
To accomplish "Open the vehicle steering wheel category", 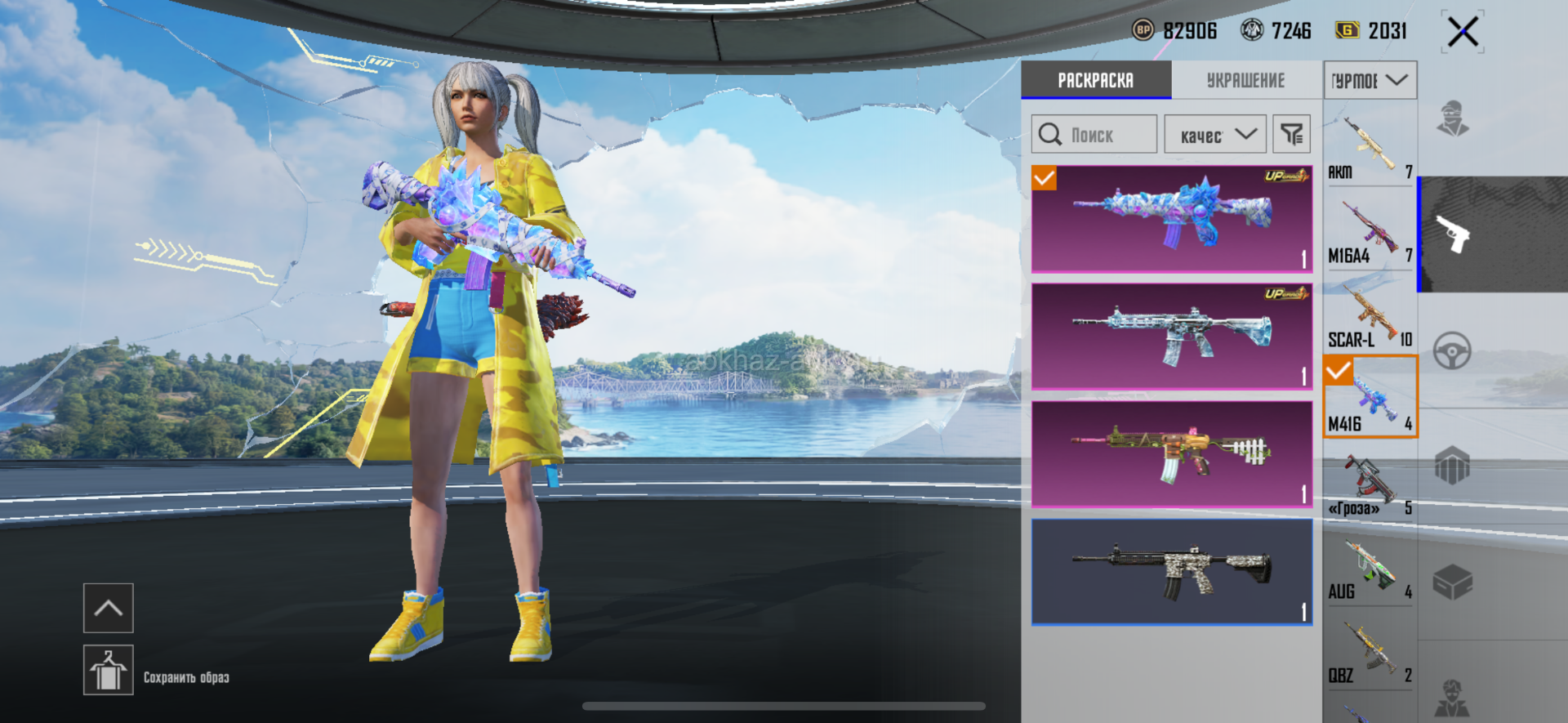I will [x=1452, y=351].
